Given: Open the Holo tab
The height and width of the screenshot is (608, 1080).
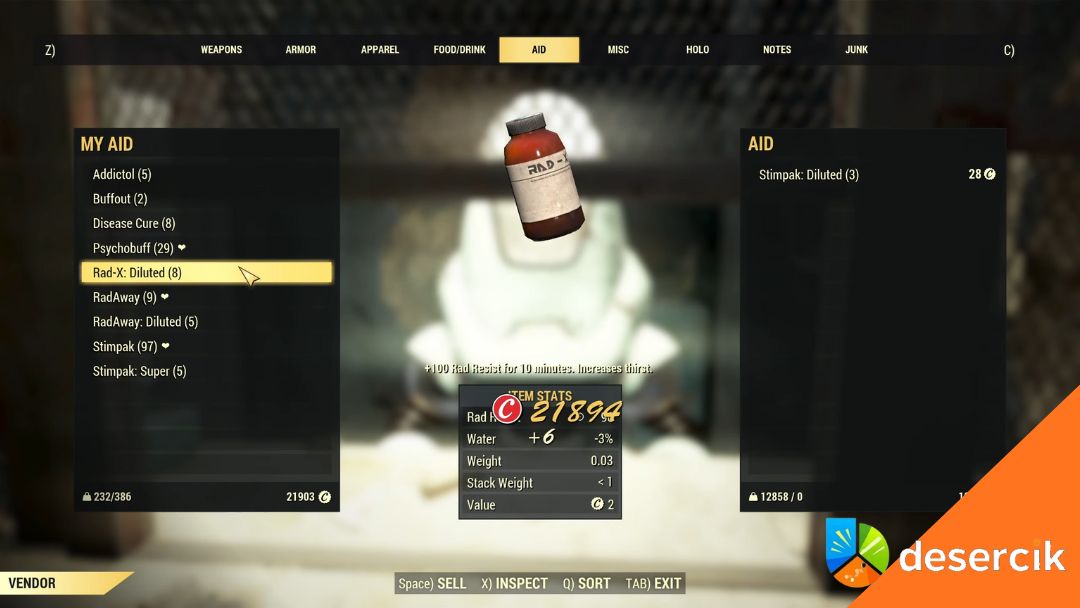Looking at the screenshot, I should pyautogui.click(x=697, y=50).
